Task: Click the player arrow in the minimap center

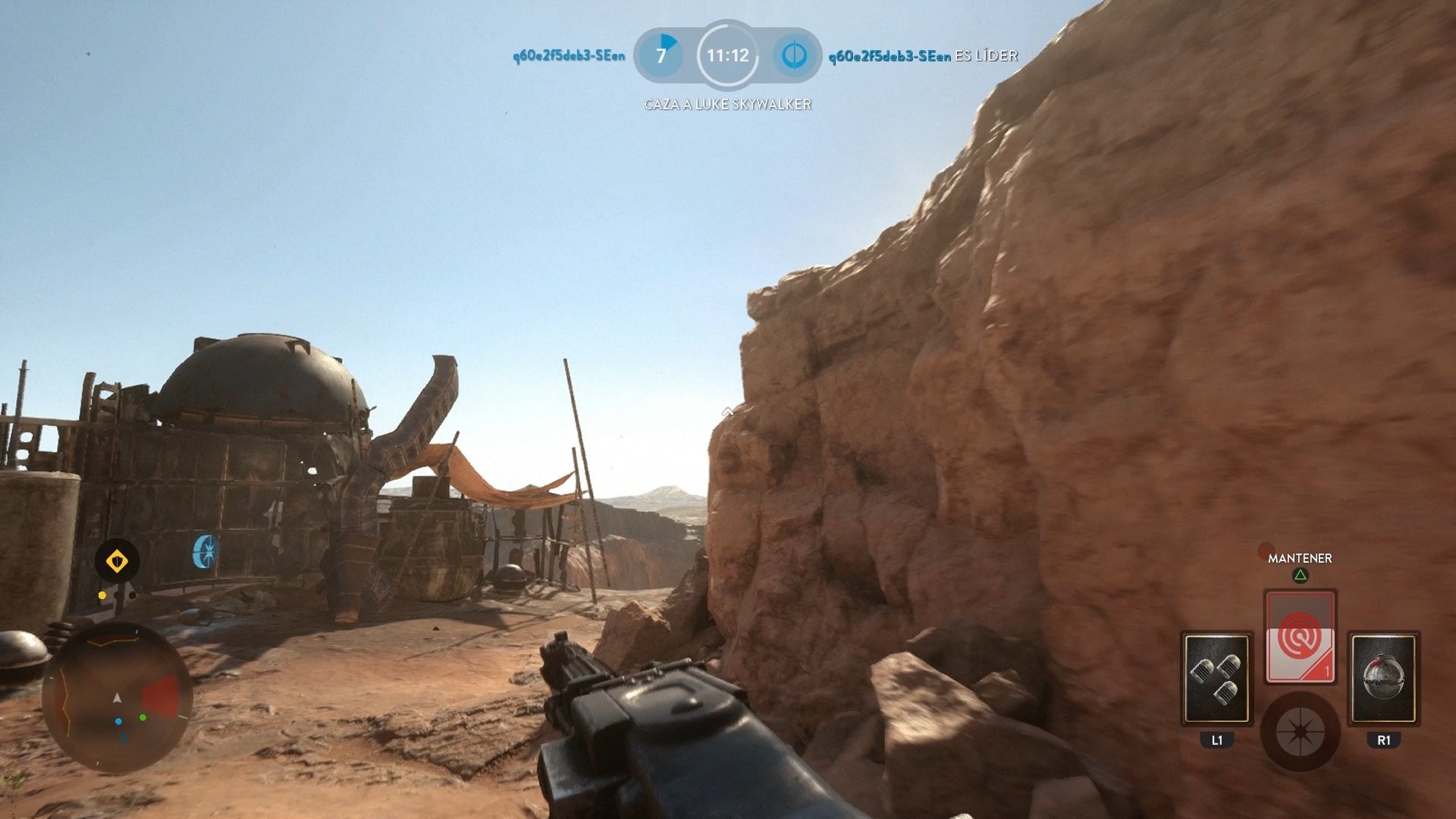Action: [x=117, y=698]
